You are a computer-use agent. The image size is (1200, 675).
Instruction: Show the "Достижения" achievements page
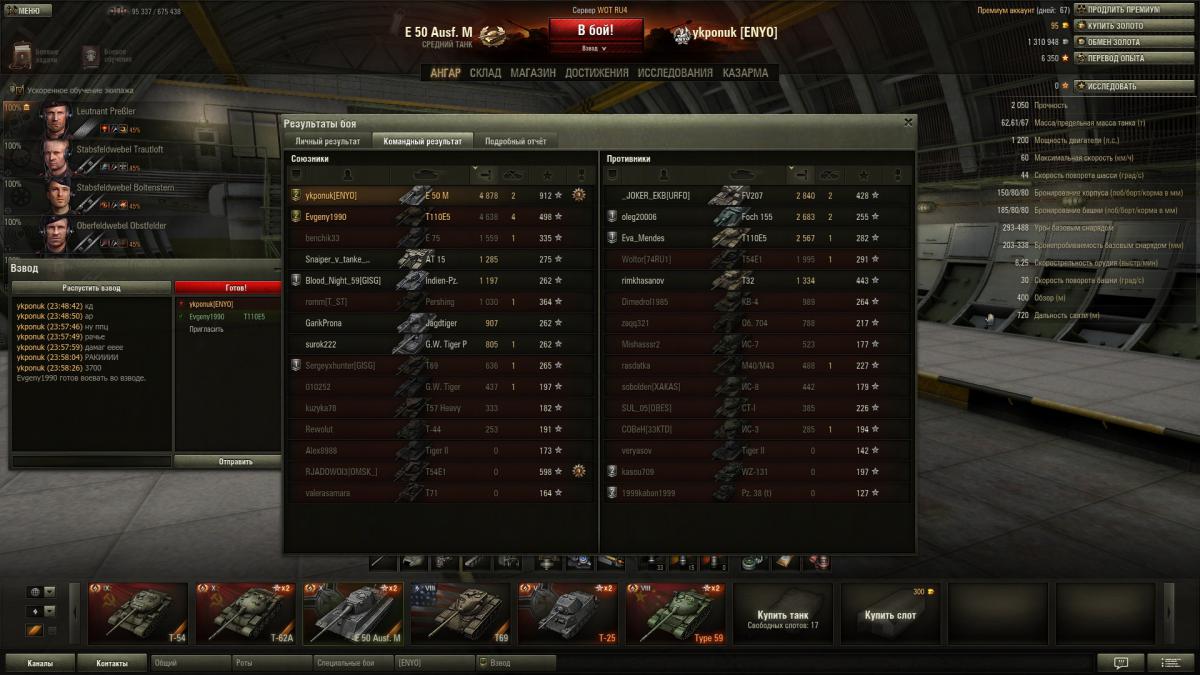[x=596, y=73]
